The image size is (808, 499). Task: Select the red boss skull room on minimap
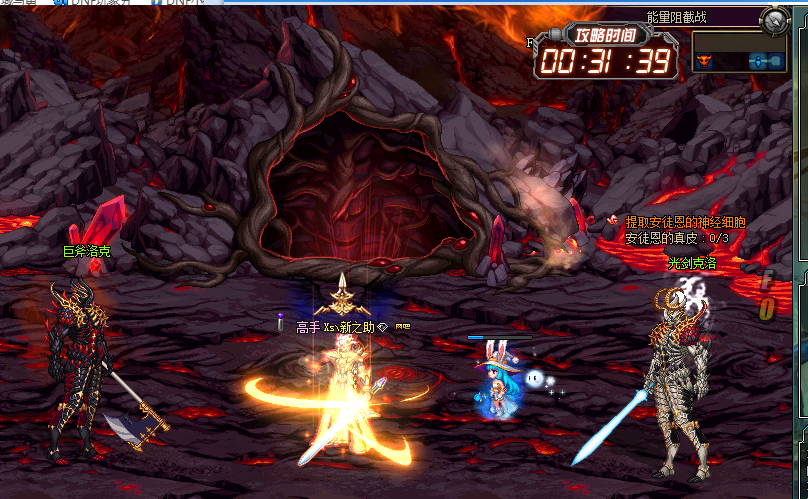tap(704, 62)
